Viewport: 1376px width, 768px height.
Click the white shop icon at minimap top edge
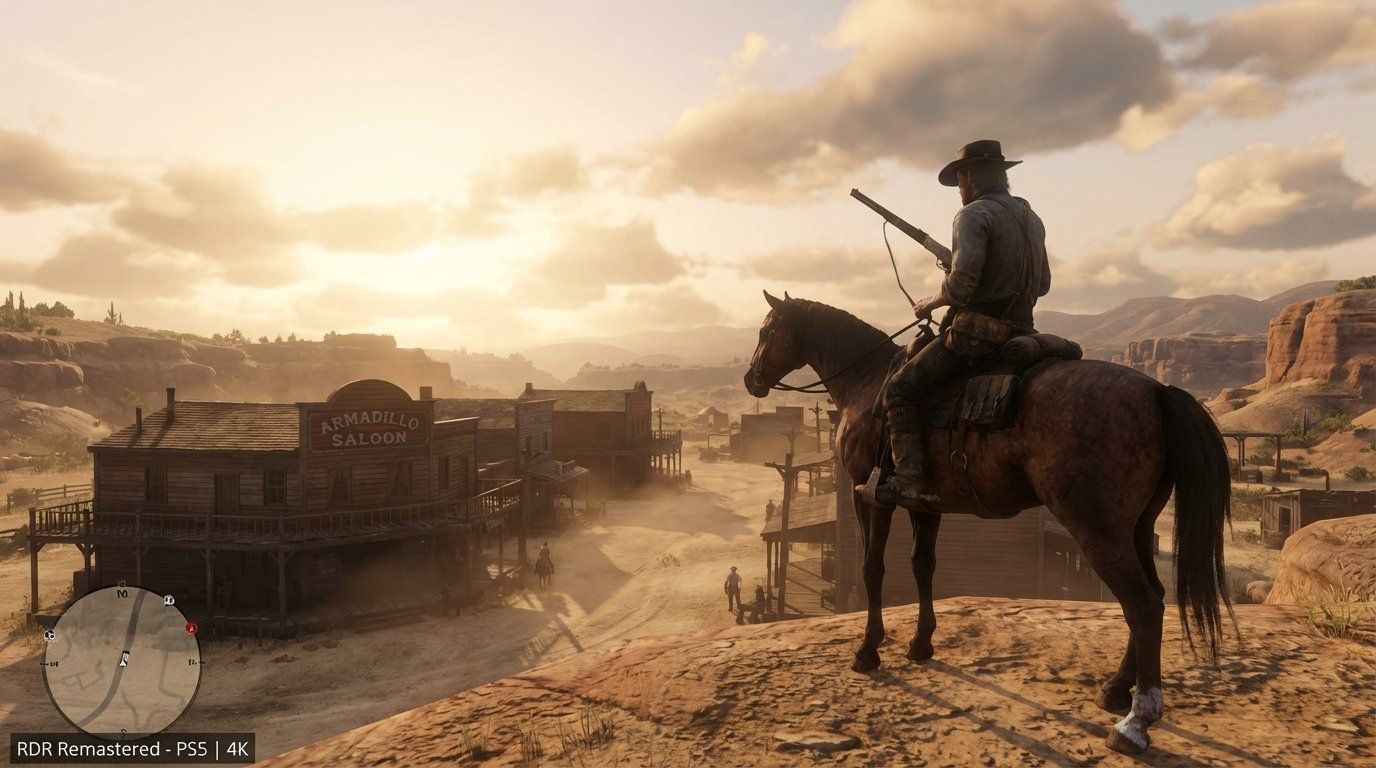[x=169, y=601]
